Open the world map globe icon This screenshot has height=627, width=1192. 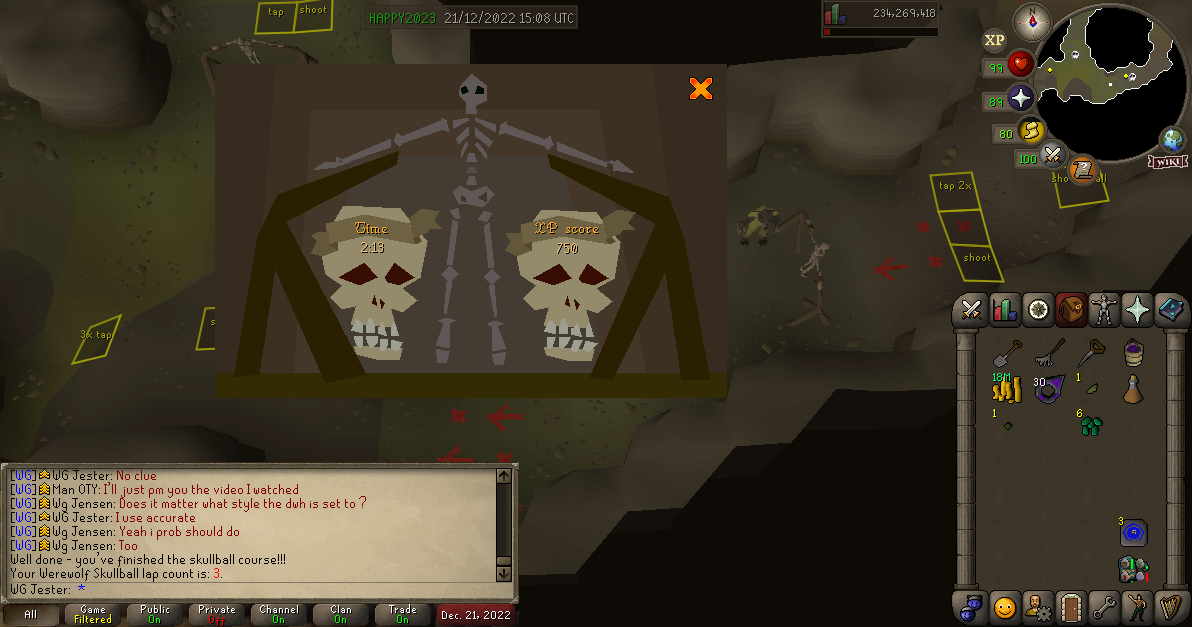coord(1173,139)
